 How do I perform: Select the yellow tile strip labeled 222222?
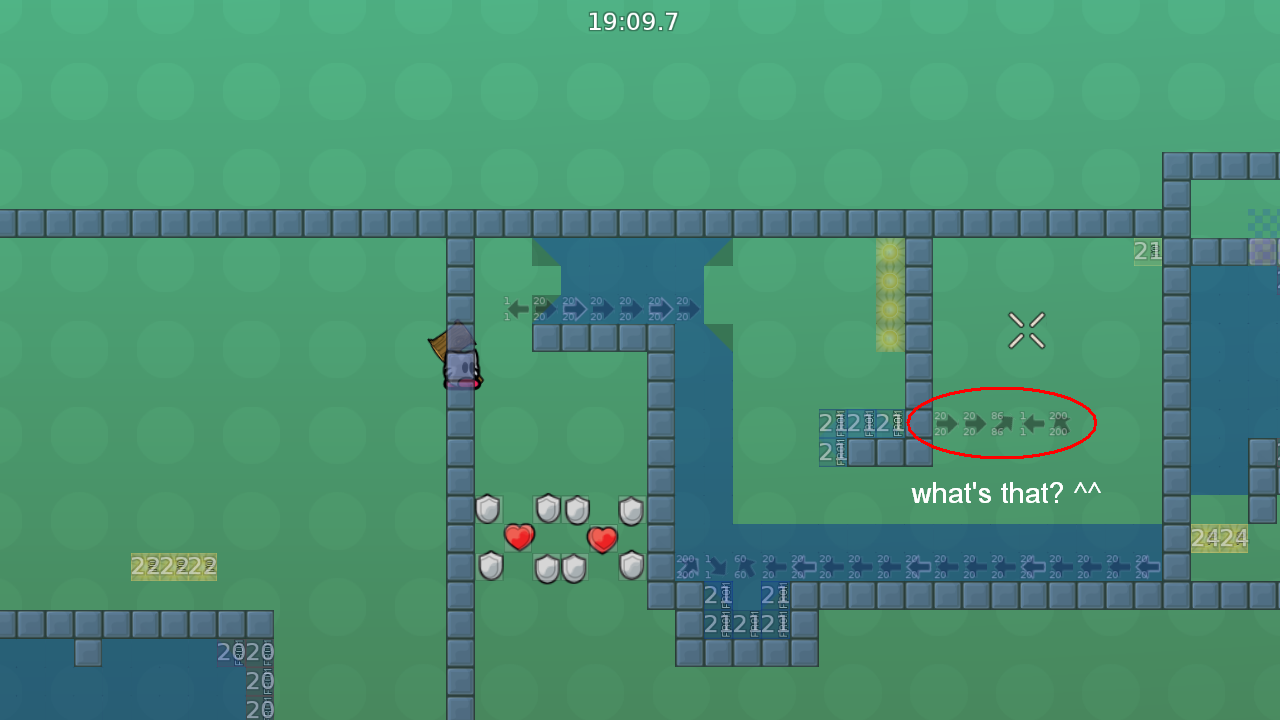tap(174, 566)
